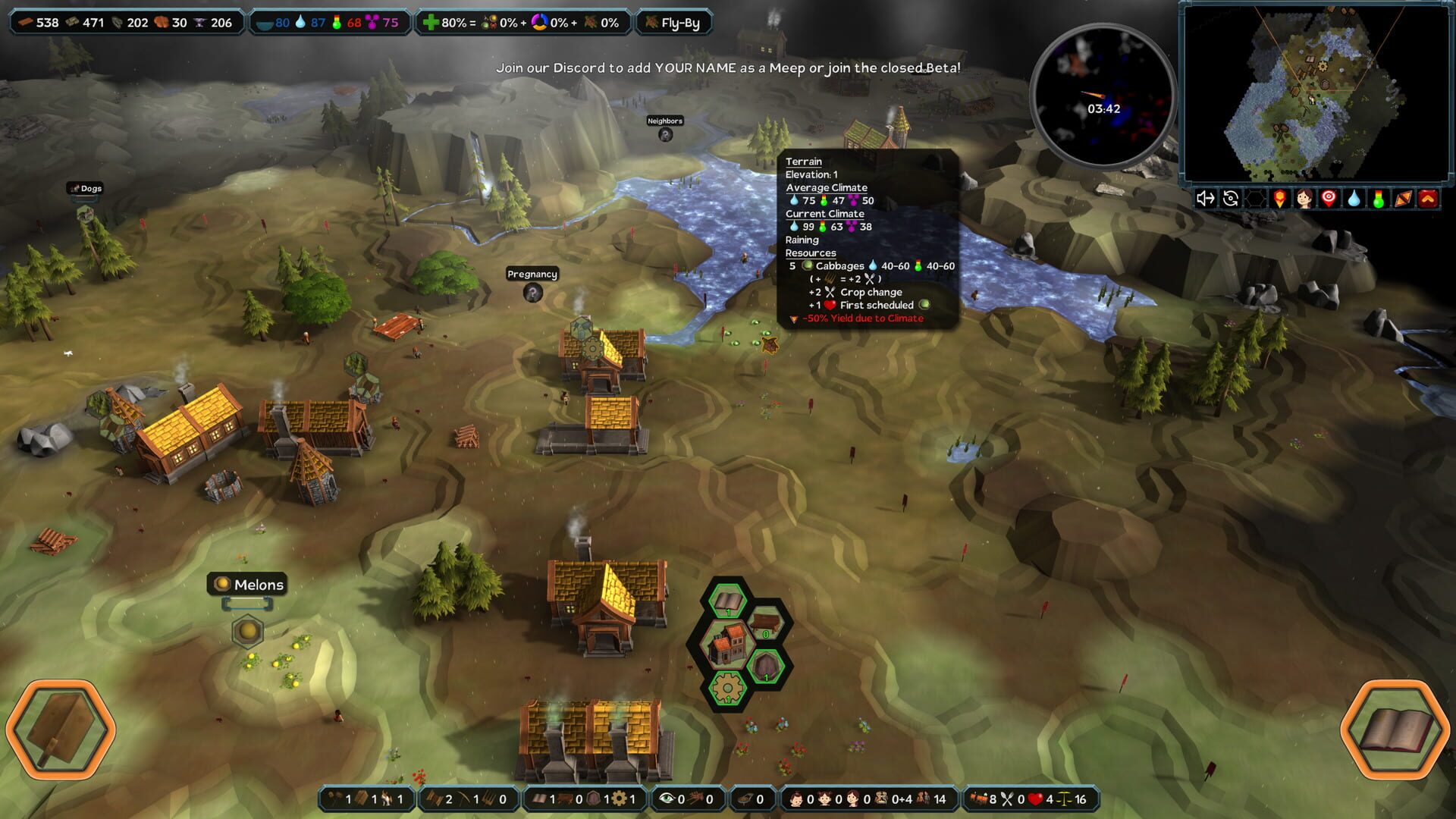Image resolution: width=1456 pixels, height=819 pixels.
Task: Toggle the hexagon grid overlay
Action: [1256, 199]
